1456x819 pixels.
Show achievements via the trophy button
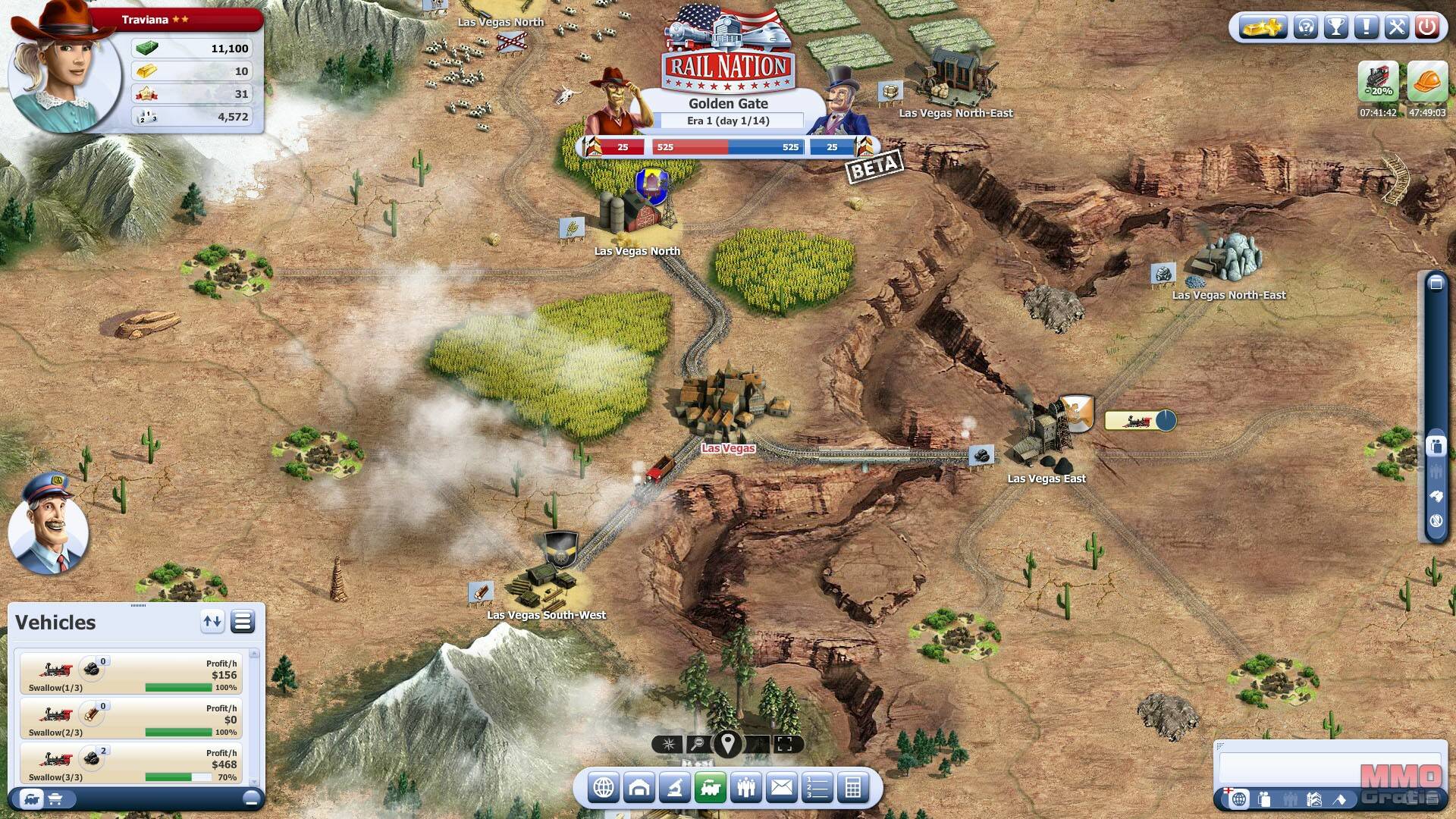tap(1336, 28)
